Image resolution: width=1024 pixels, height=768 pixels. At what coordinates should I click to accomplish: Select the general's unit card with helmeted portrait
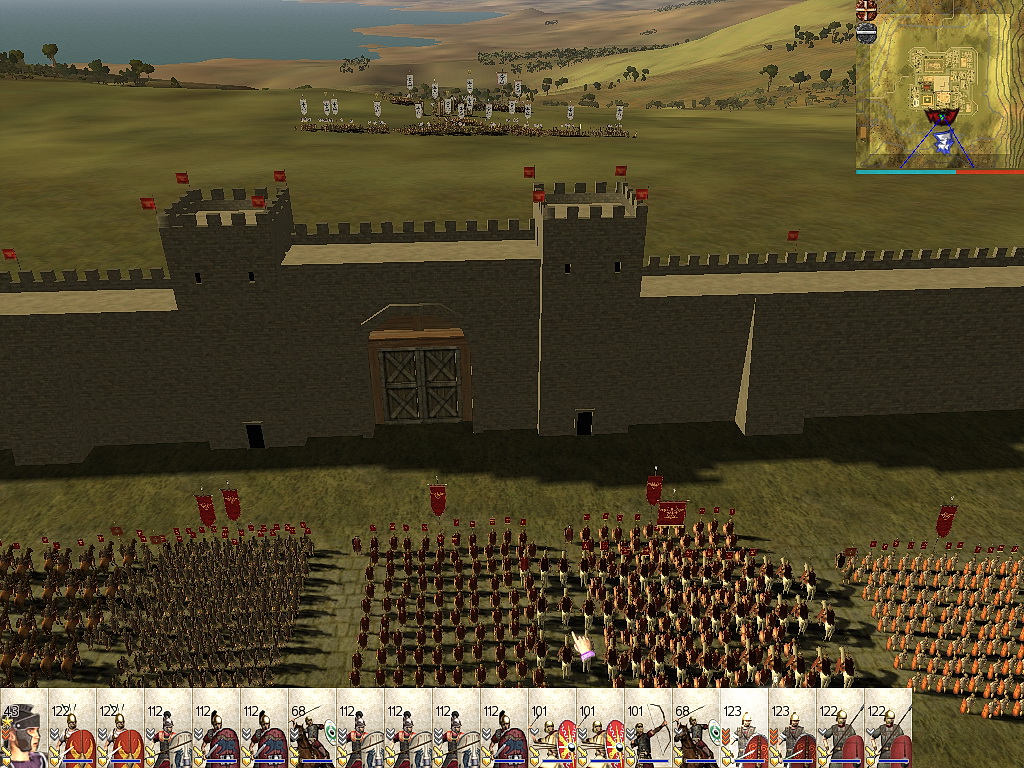[x=24, y=729]
